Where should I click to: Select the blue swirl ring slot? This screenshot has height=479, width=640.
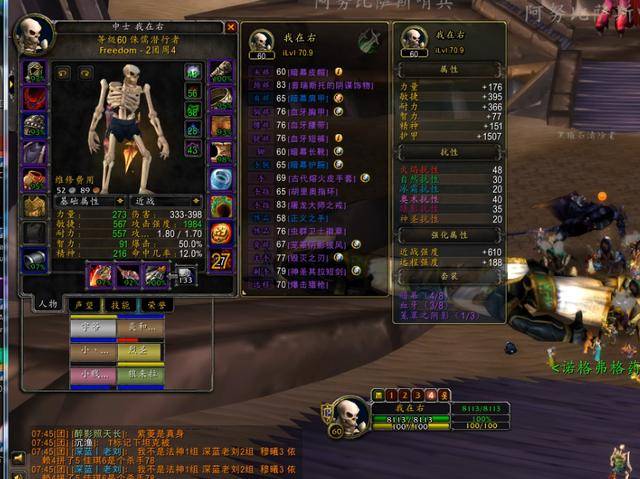pyautogui.click(x=220, y=180)
